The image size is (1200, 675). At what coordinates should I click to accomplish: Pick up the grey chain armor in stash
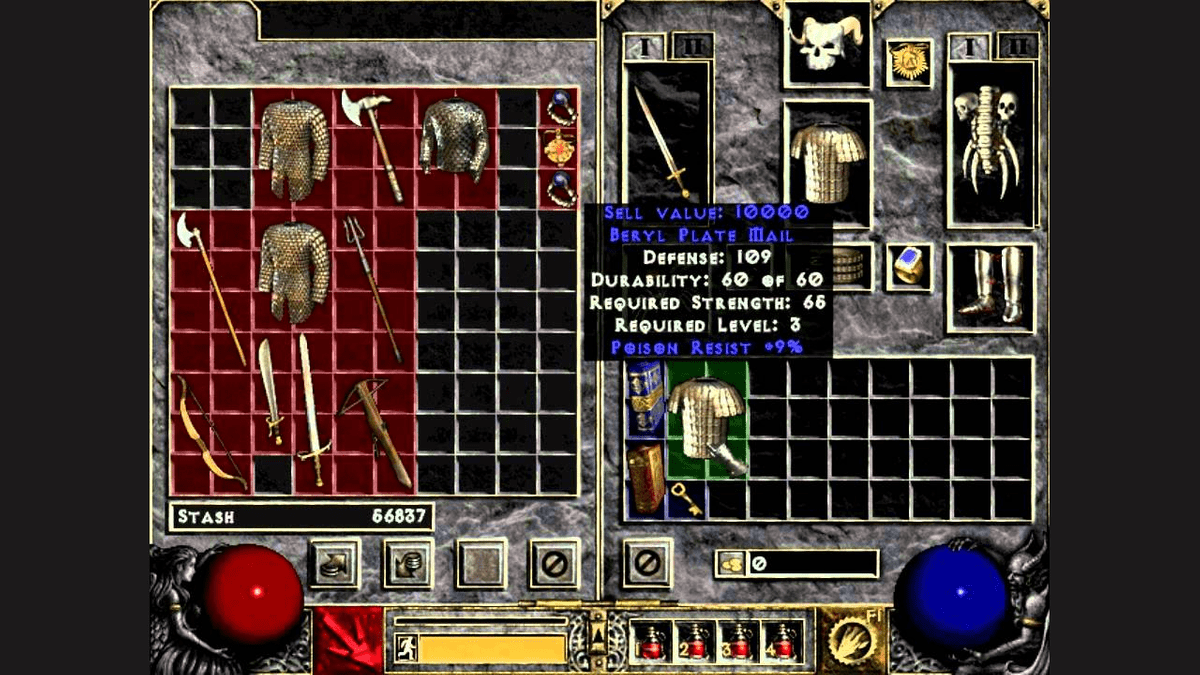pyautogui.click(x=454, y=137)
